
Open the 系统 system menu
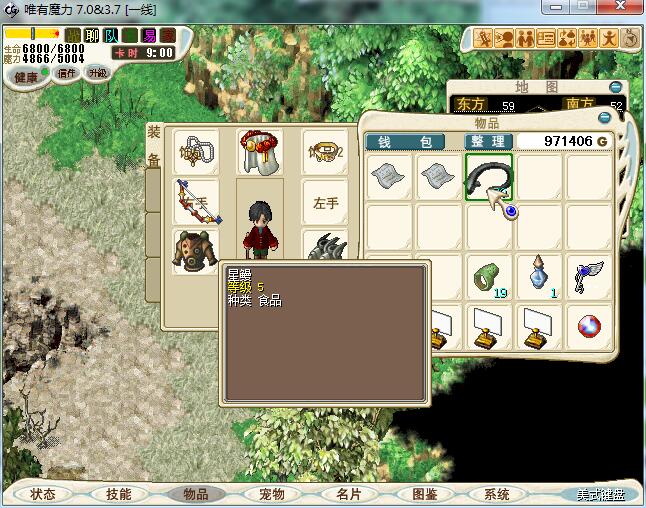click(496, 494)
